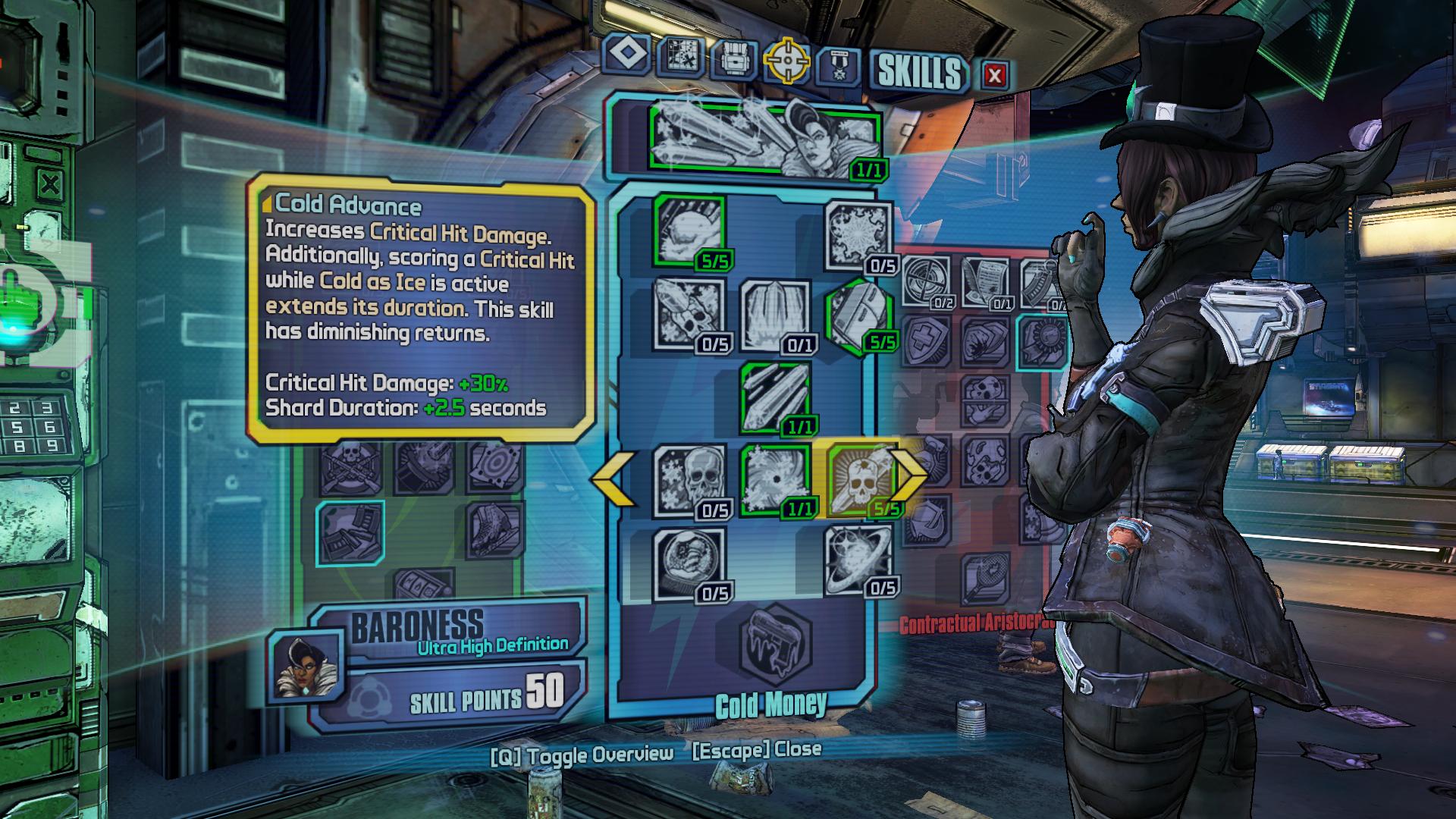This screenshot has height=819, width=1456.
Task: Select the highlighted Cold Advance skull skill
Action: tap(860, 479)
